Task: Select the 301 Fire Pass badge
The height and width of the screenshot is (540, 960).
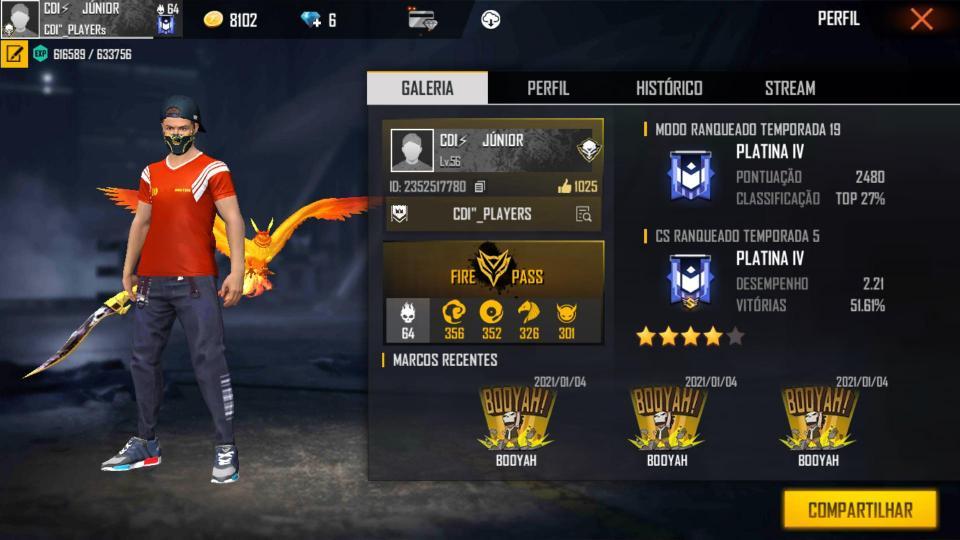Action: tap(567, 320)
